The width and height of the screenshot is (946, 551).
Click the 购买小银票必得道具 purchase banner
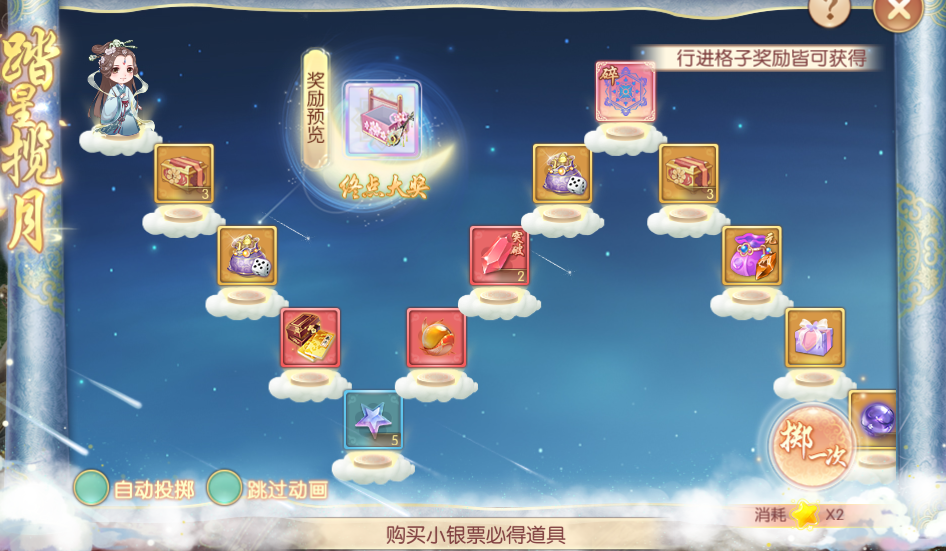click(475, 535)
